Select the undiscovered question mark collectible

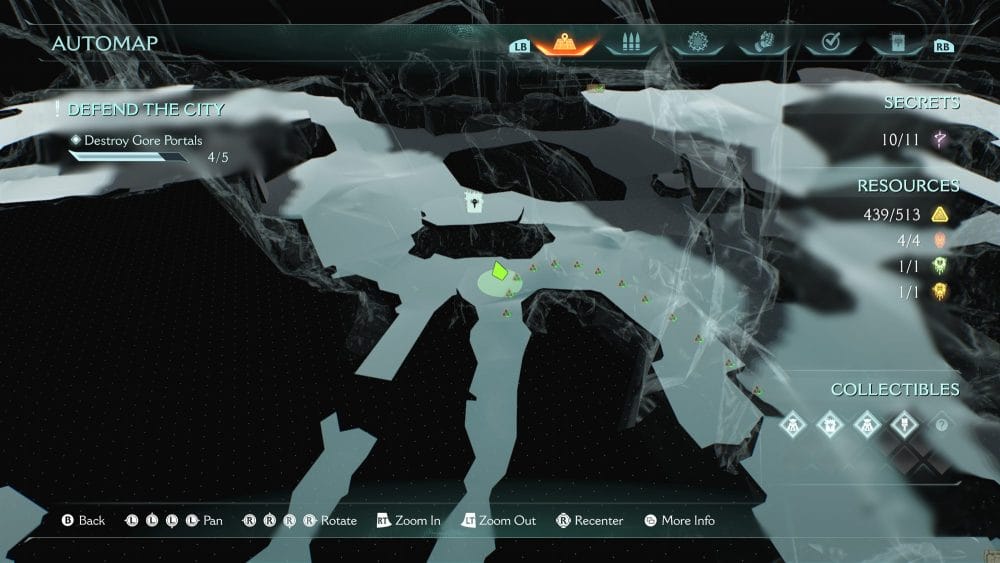[942, 424]
